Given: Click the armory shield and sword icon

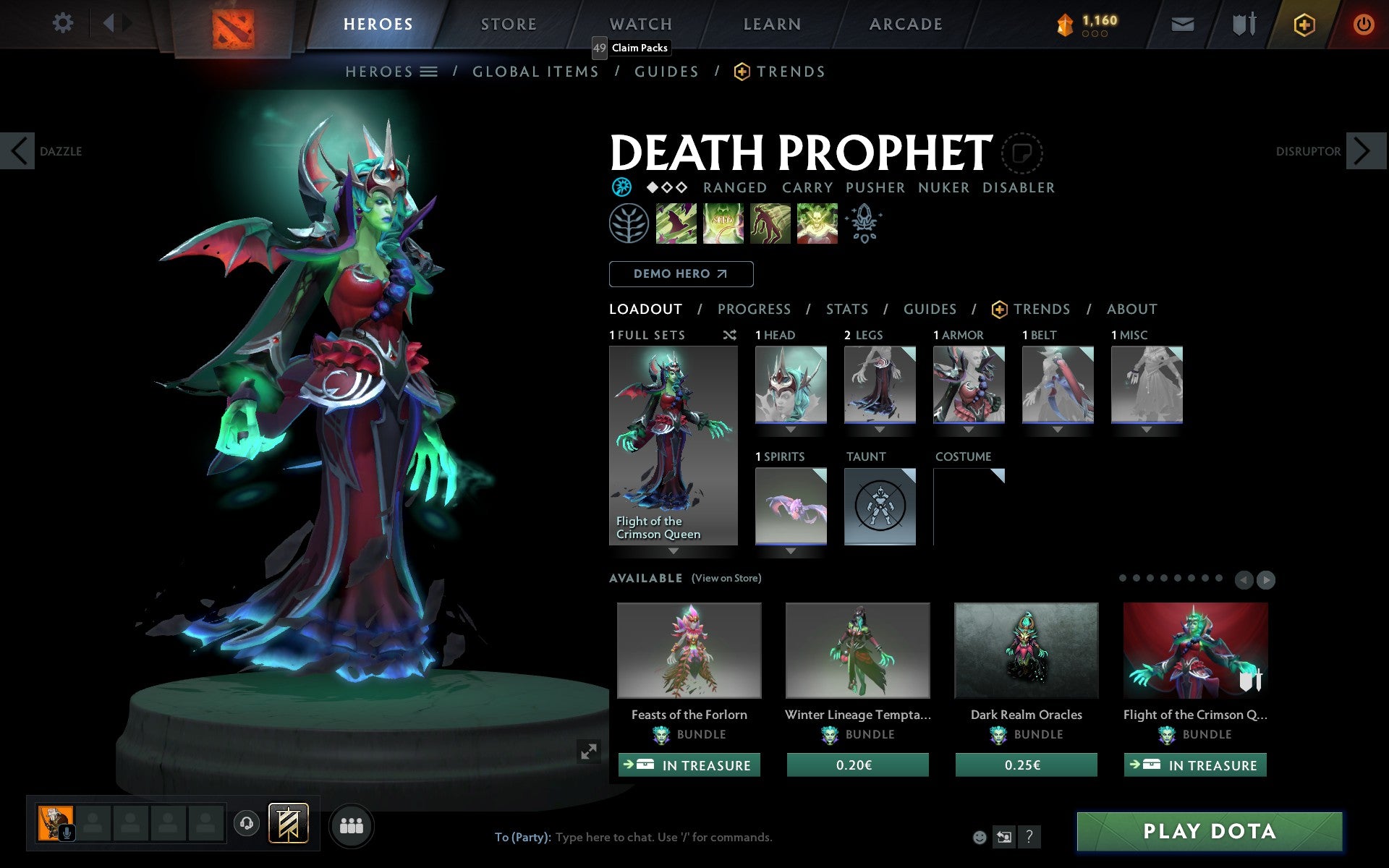Looking at the screenshot, I should pyautogui.click(x=1242, y=23).
